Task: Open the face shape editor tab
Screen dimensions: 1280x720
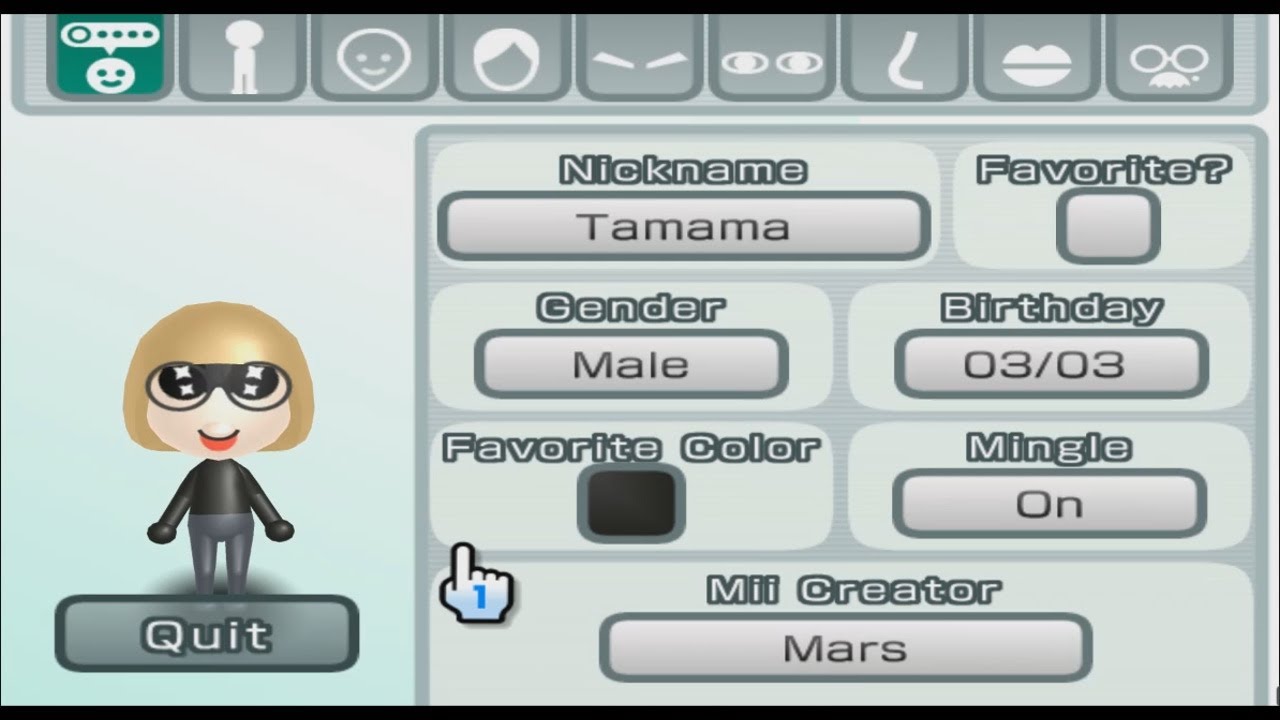Action: [x=373, y=55]
